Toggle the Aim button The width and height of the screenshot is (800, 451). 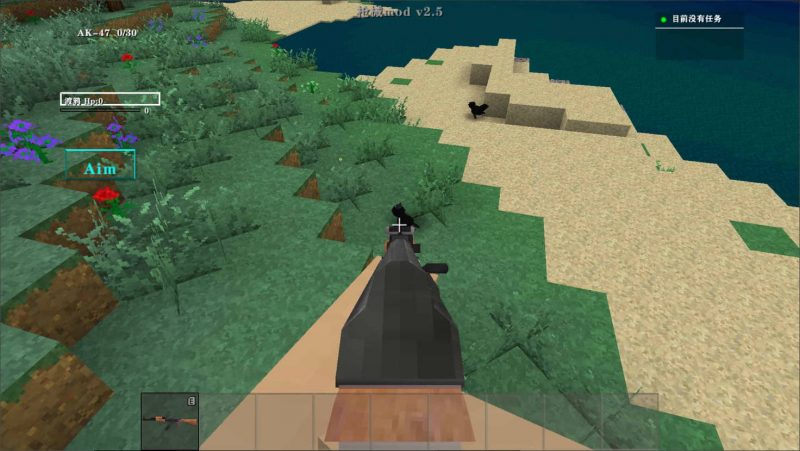click(x=100, y=166)
